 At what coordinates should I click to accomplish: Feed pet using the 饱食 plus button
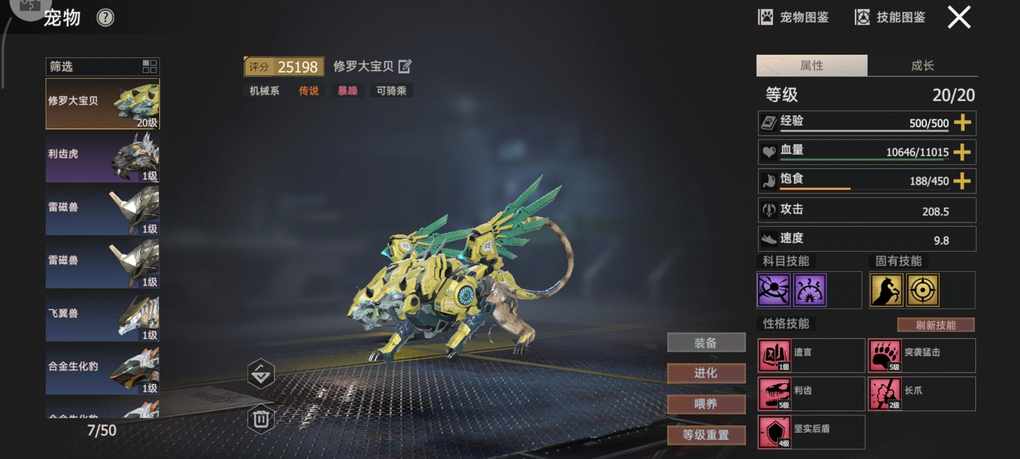[x=962, y=181]
